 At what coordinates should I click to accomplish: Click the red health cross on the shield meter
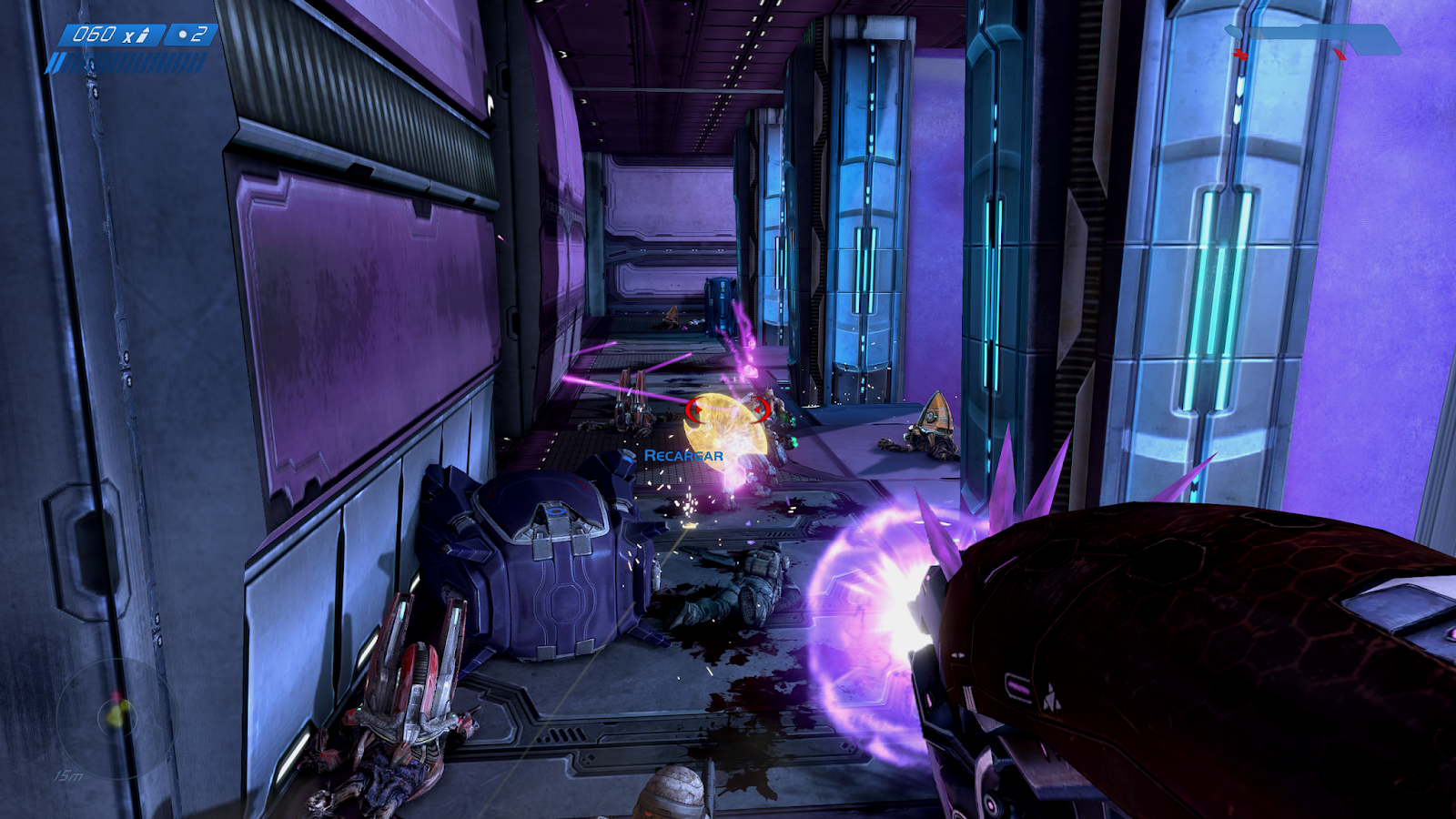1241,54
